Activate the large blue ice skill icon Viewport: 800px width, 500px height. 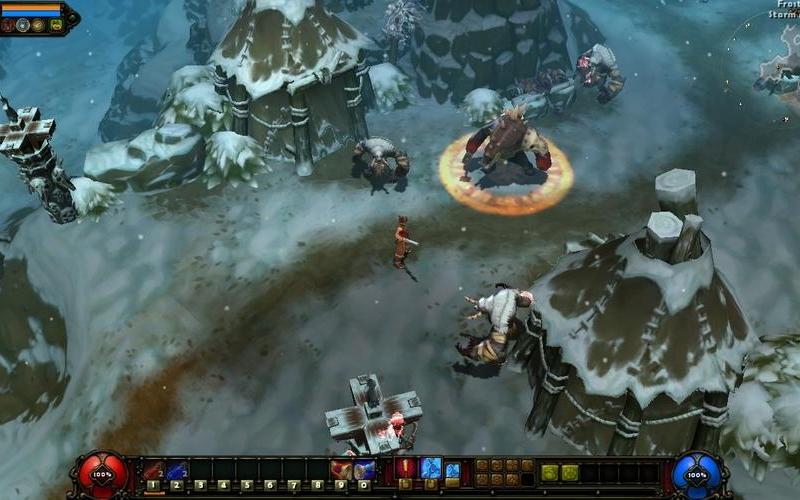point(431,467)
